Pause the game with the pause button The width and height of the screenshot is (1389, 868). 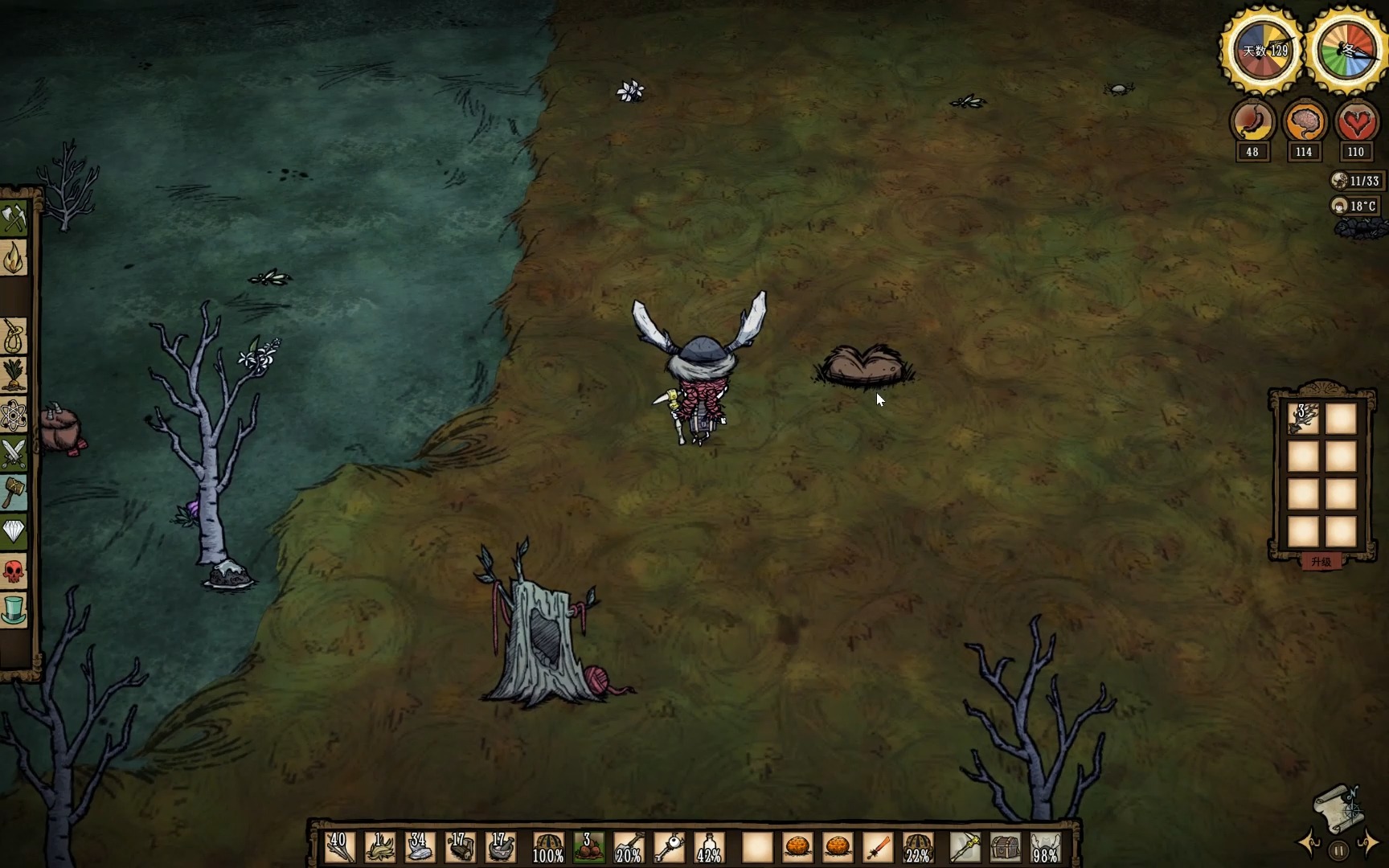1338,850
